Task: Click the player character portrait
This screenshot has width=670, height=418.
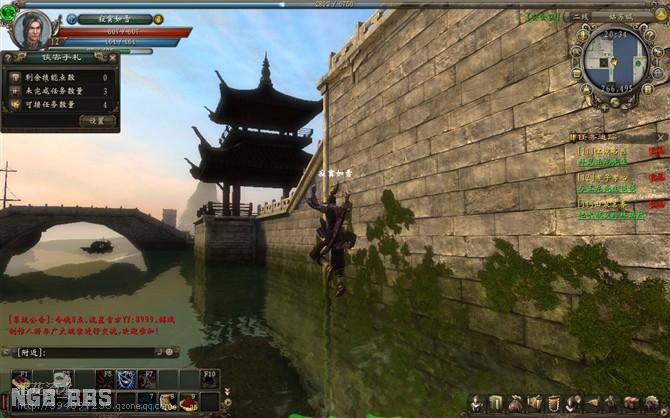Action: coord(31,29)
